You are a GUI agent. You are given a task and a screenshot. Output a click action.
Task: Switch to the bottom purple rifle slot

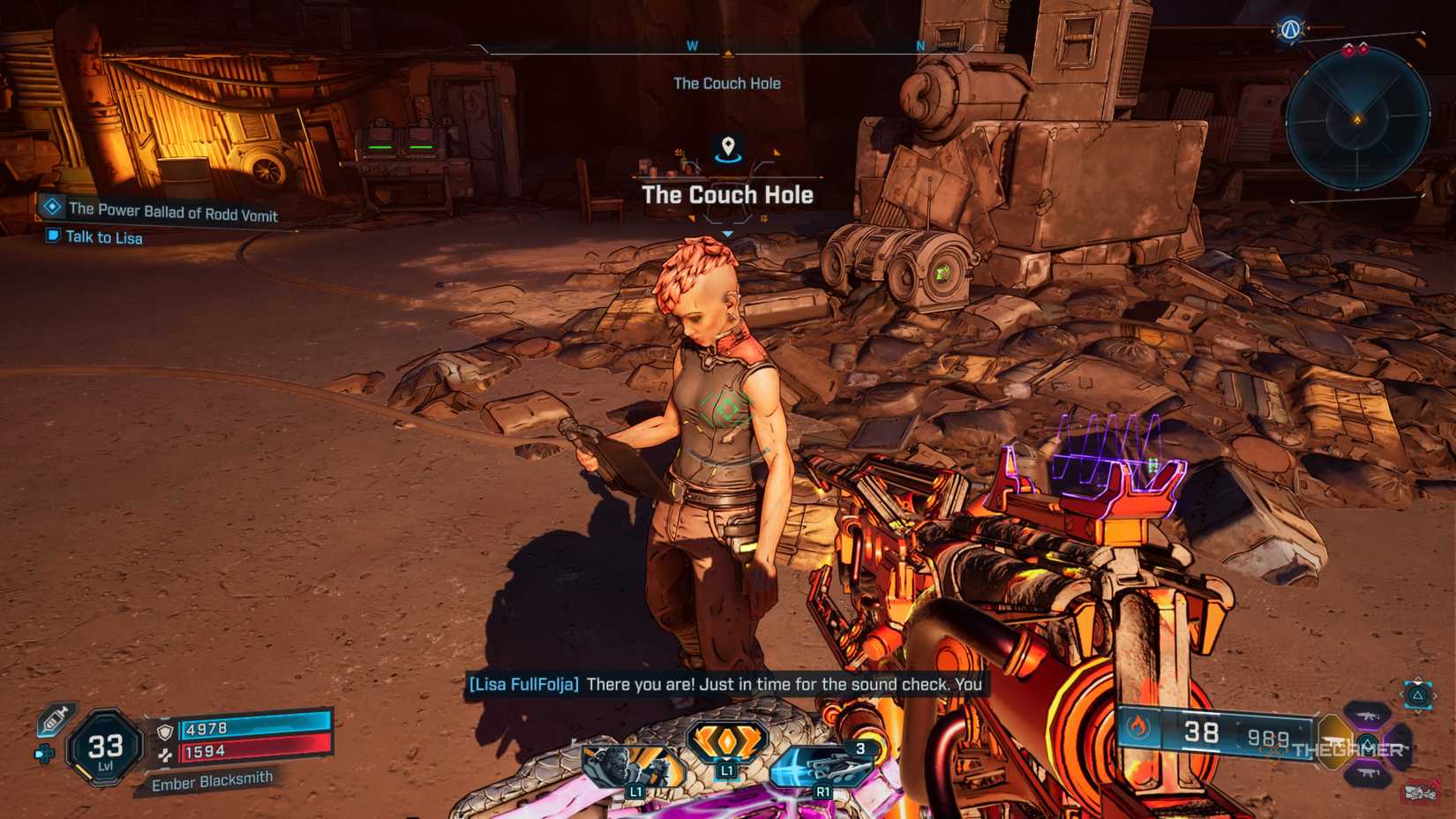pos(1367,773)
